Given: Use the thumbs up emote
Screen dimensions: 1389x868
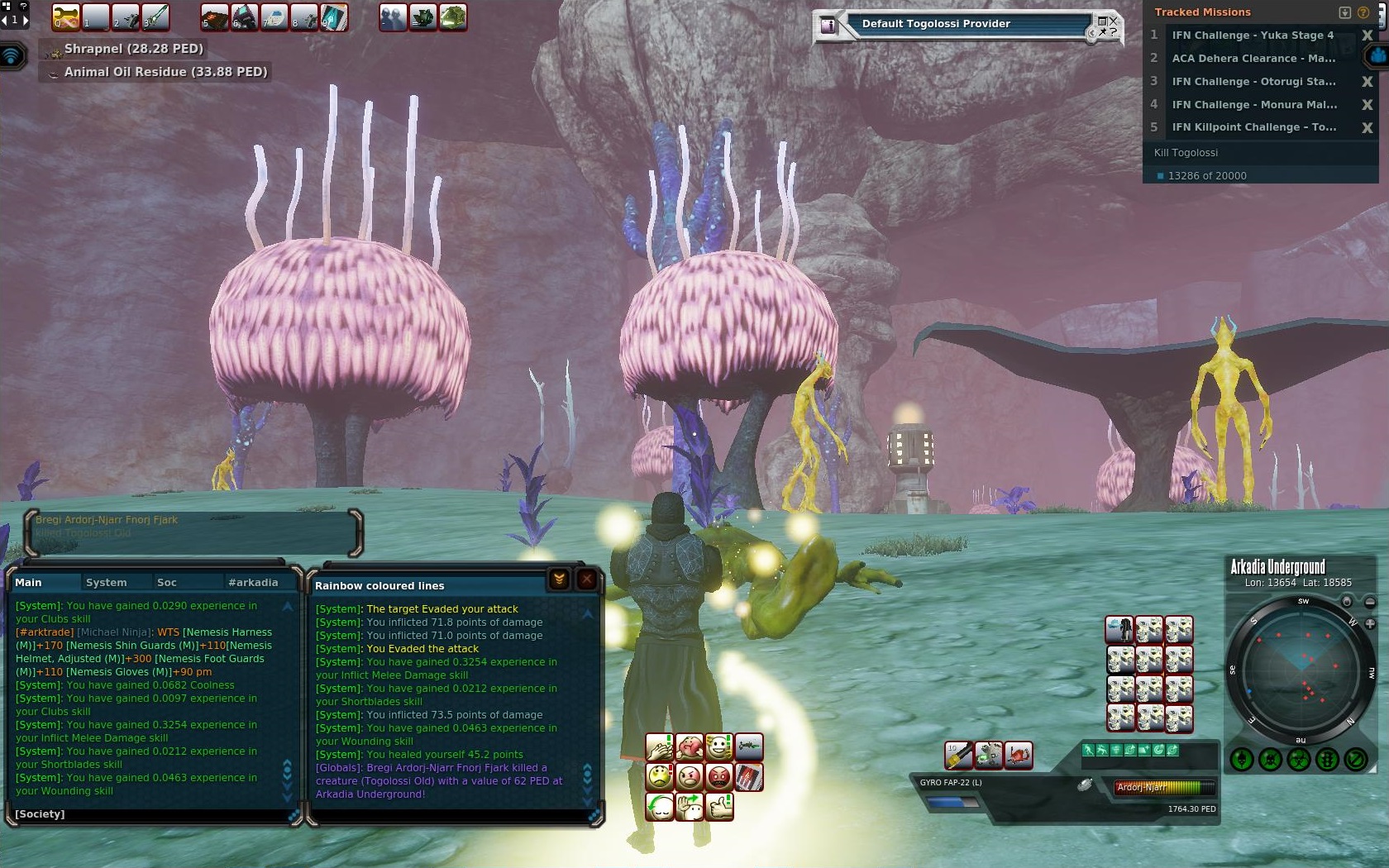Looking at the screenshot, I should click(719, 806).
